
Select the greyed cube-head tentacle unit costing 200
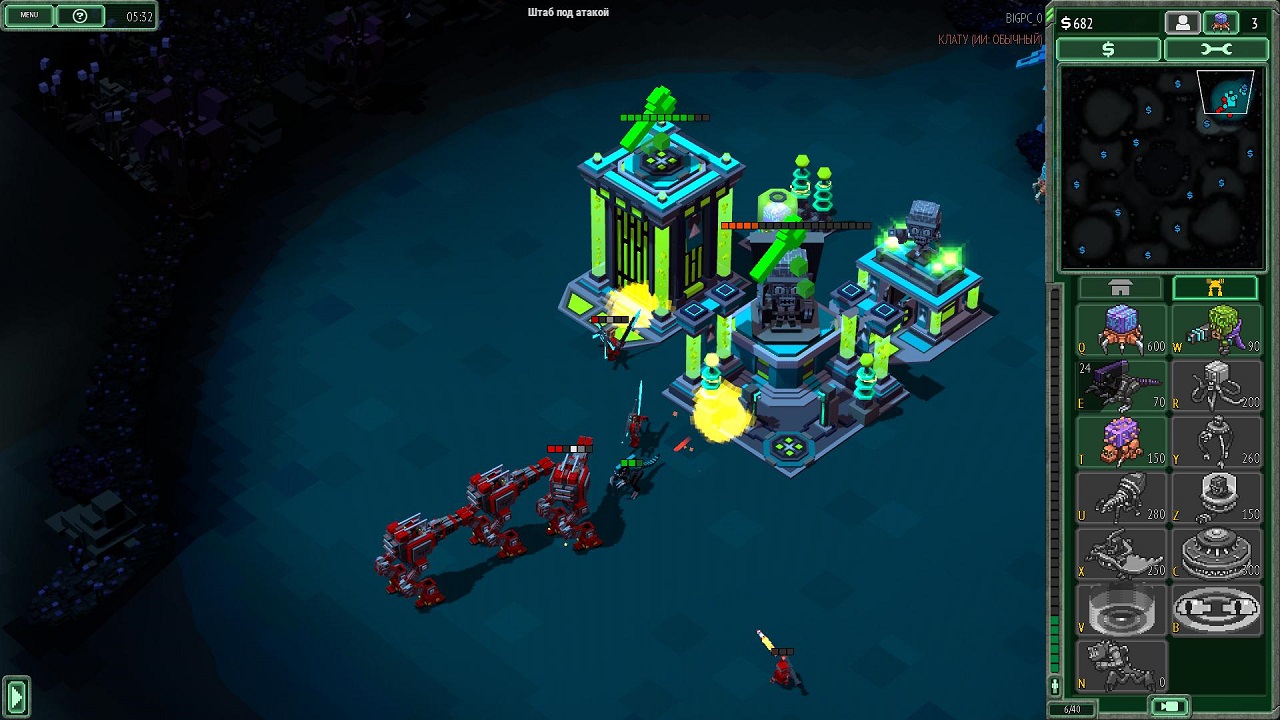pos(1215,386)
